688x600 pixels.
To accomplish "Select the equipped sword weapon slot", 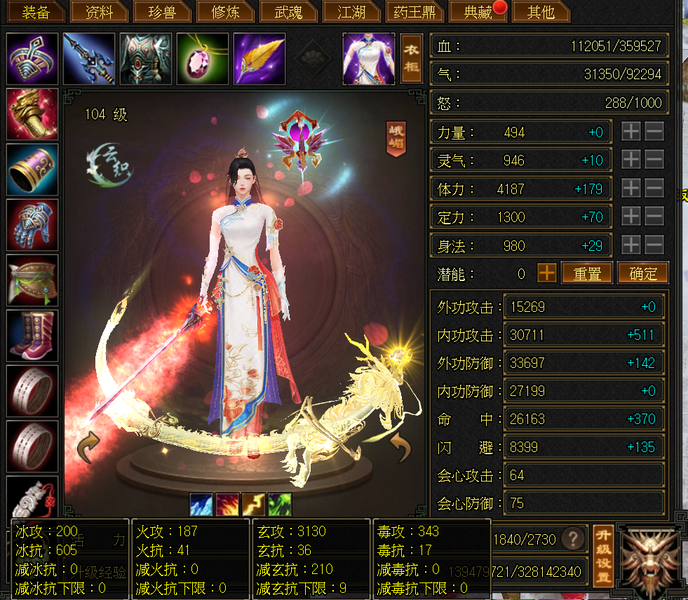I will [88, 59].
